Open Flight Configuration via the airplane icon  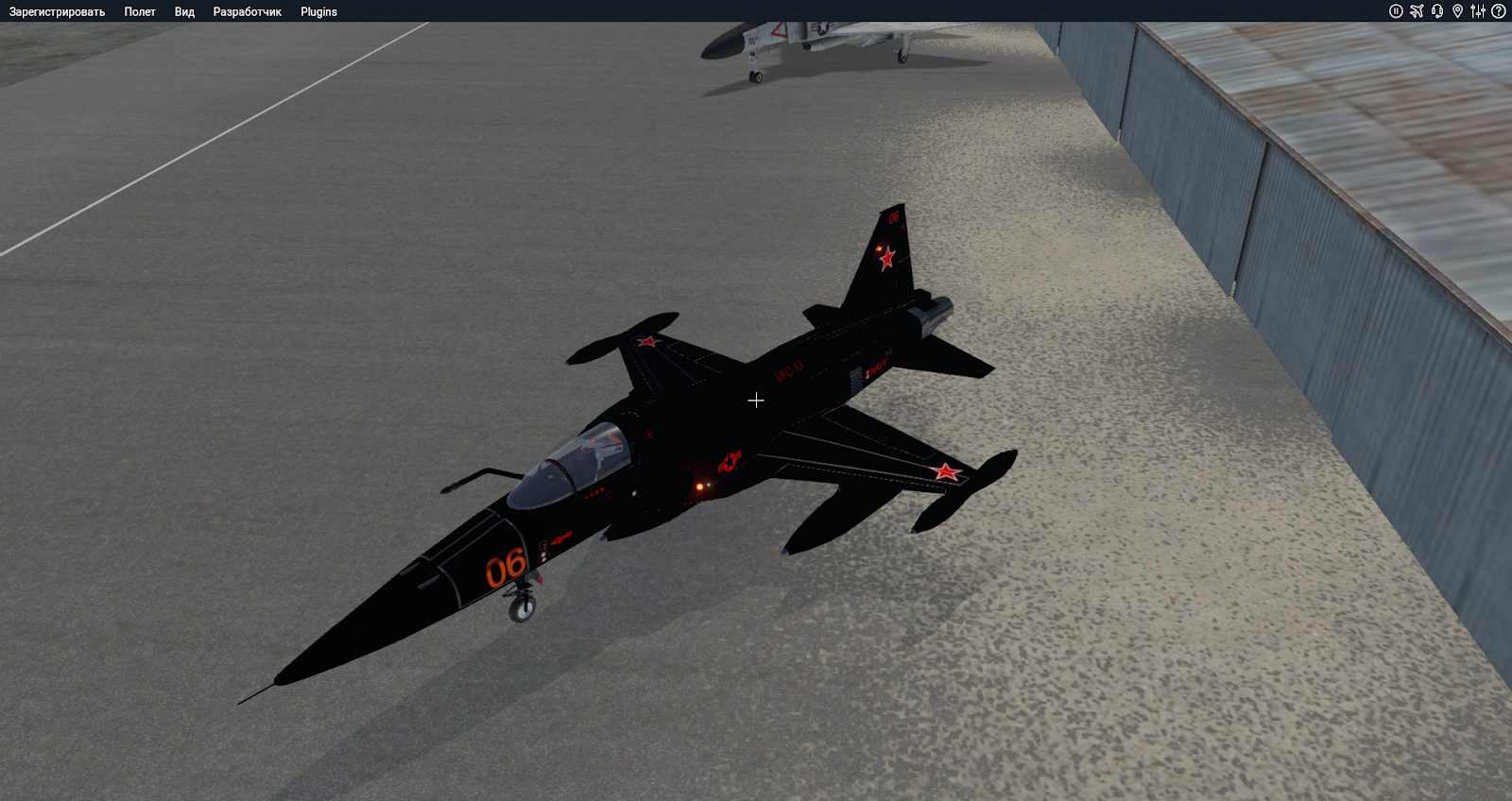[x=1417, y=11]
